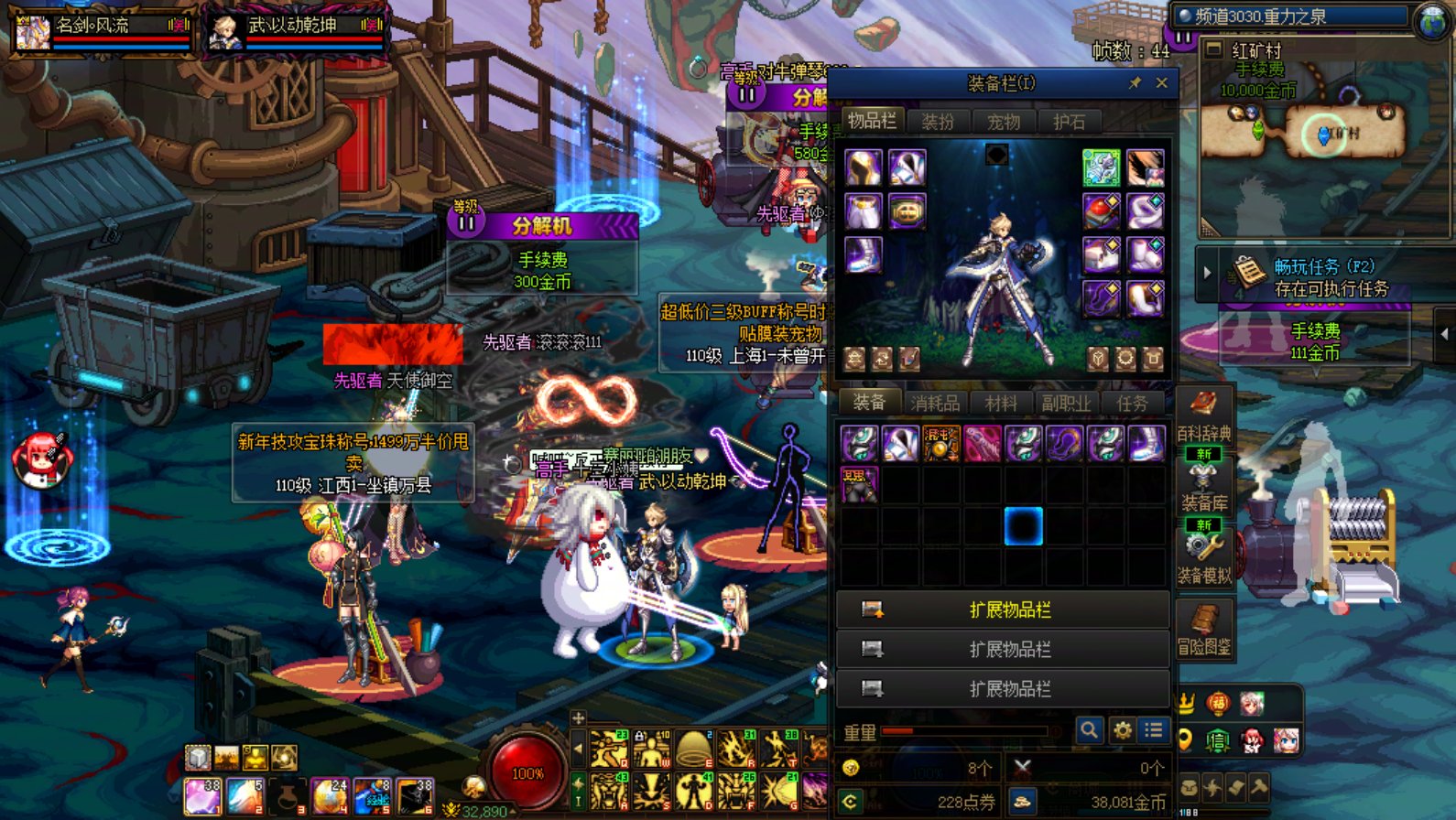Open the 宠物 tab

point(1004,121)
